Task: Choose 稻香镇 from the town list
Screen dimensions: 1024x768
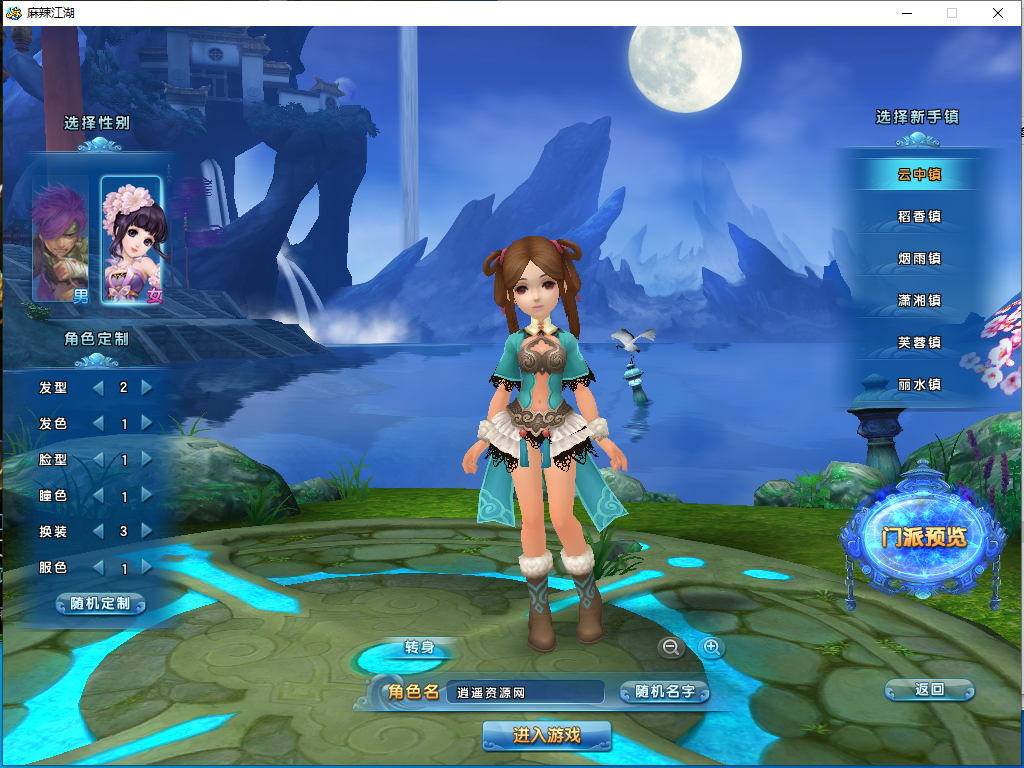Action: pyautogui.click(x=919, y=216)
